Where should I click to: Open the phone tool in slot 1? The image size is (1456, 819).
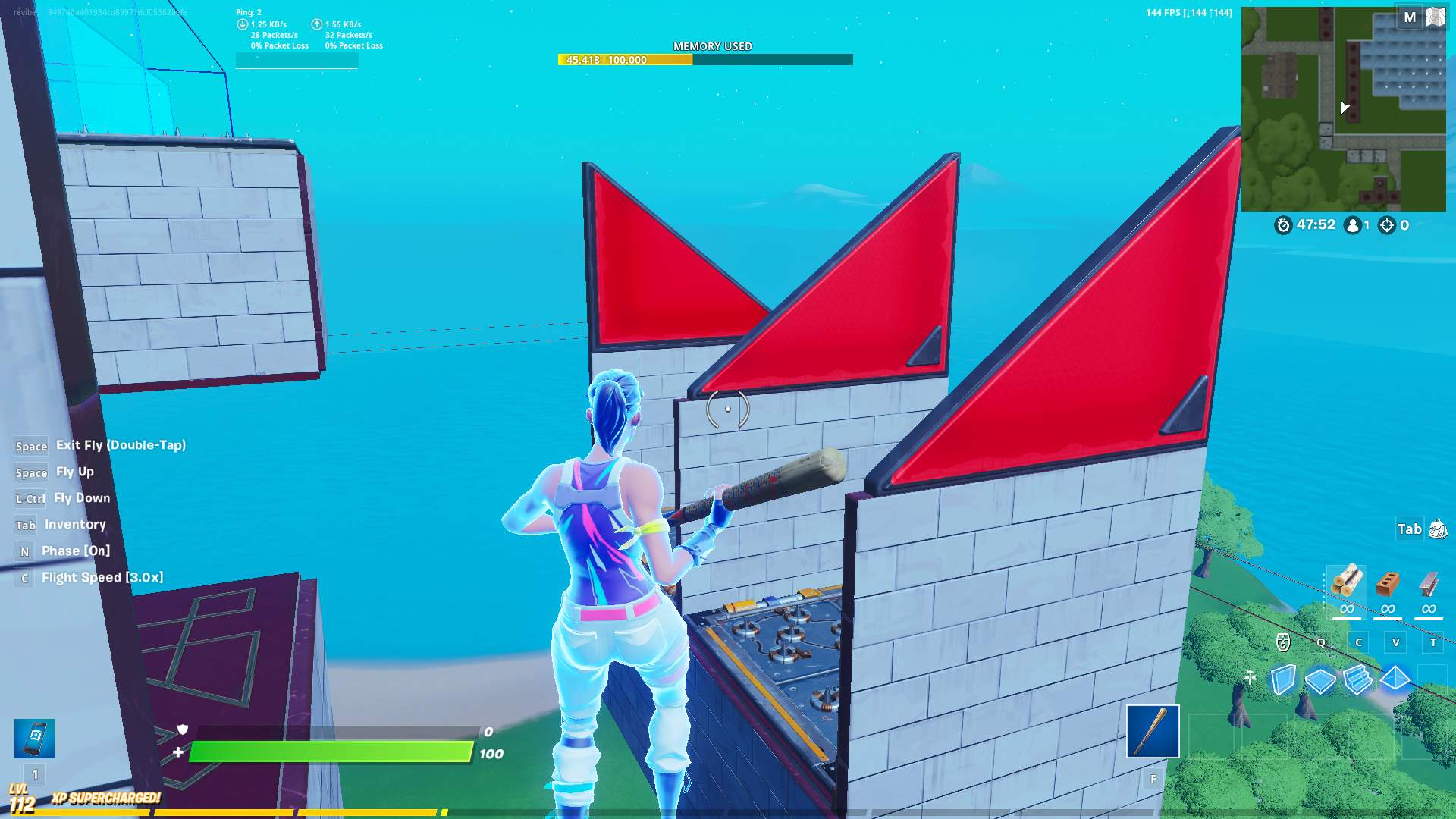click(33, 737)
